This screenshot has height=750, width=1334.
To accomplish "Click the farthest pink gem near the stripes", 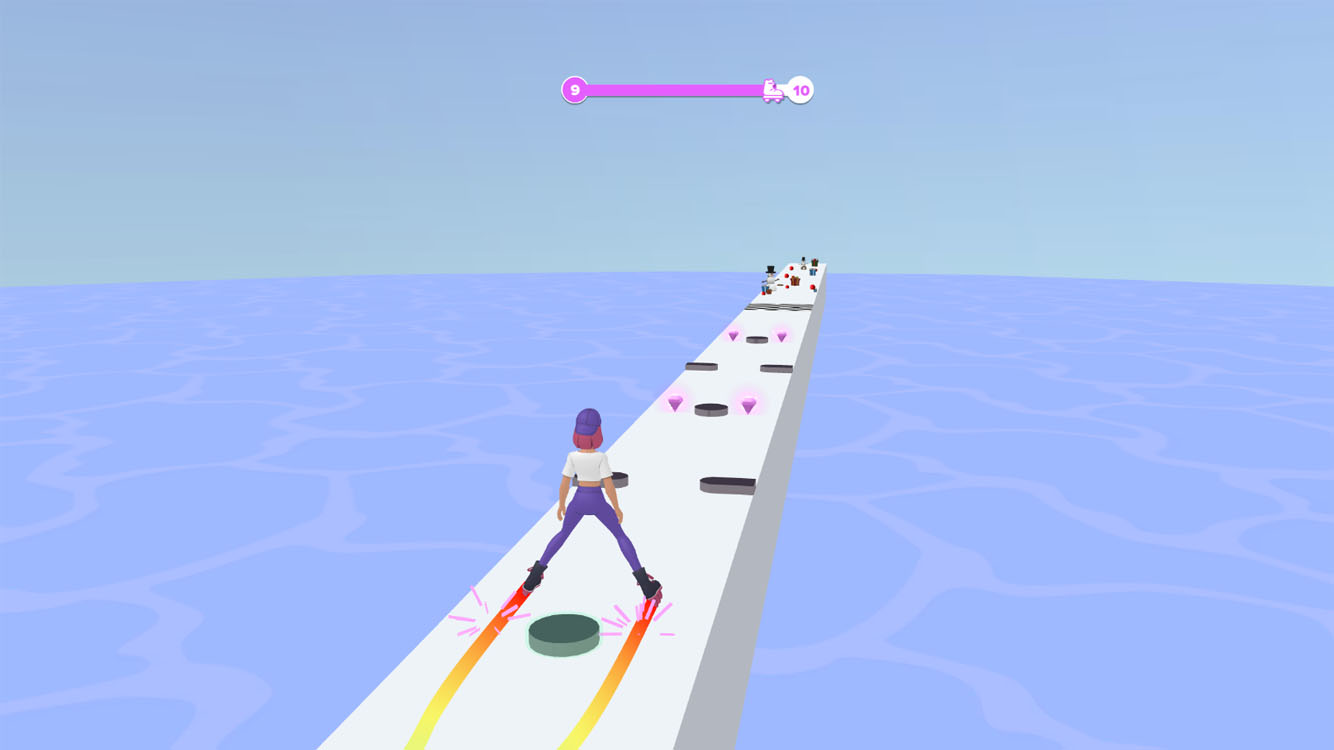I will click(734, 336).
